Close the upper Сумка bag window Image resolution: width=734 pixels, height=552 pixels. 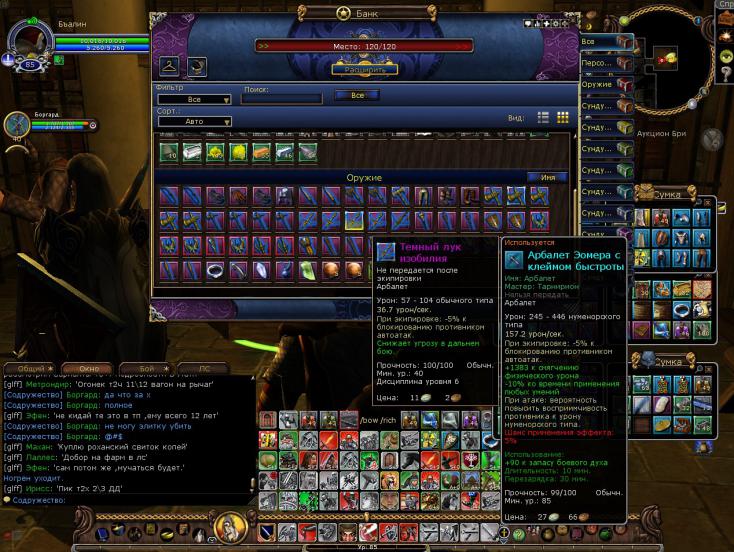(708, 203)
